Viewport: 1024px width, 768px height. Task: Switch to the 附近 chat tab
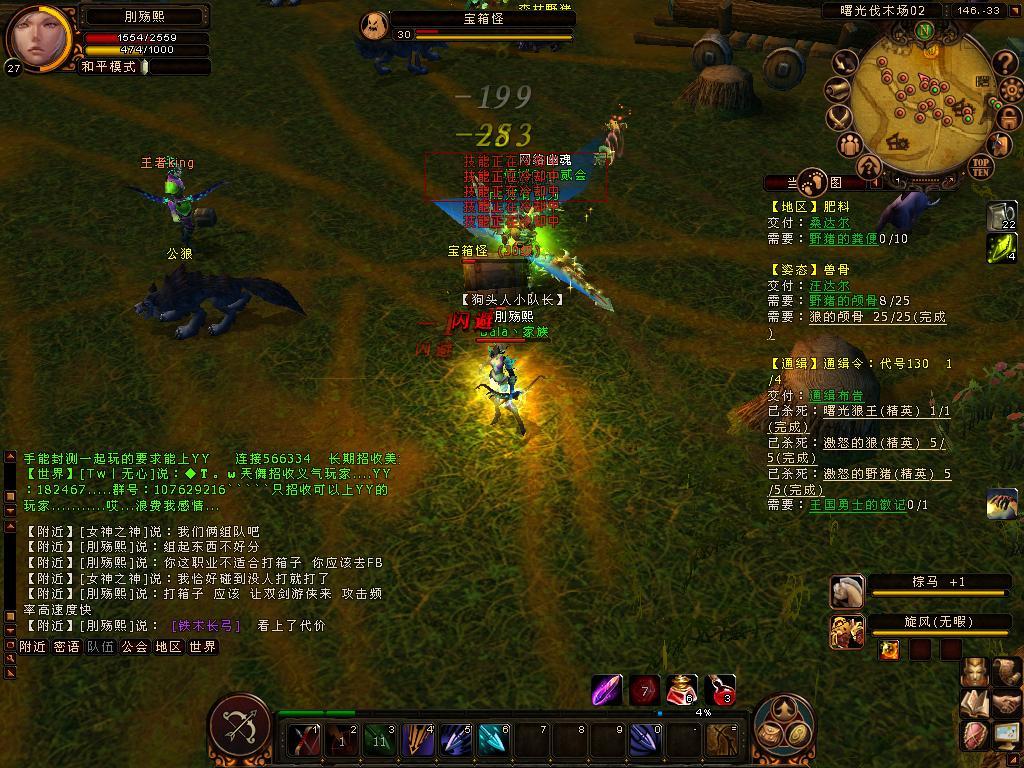32,647
